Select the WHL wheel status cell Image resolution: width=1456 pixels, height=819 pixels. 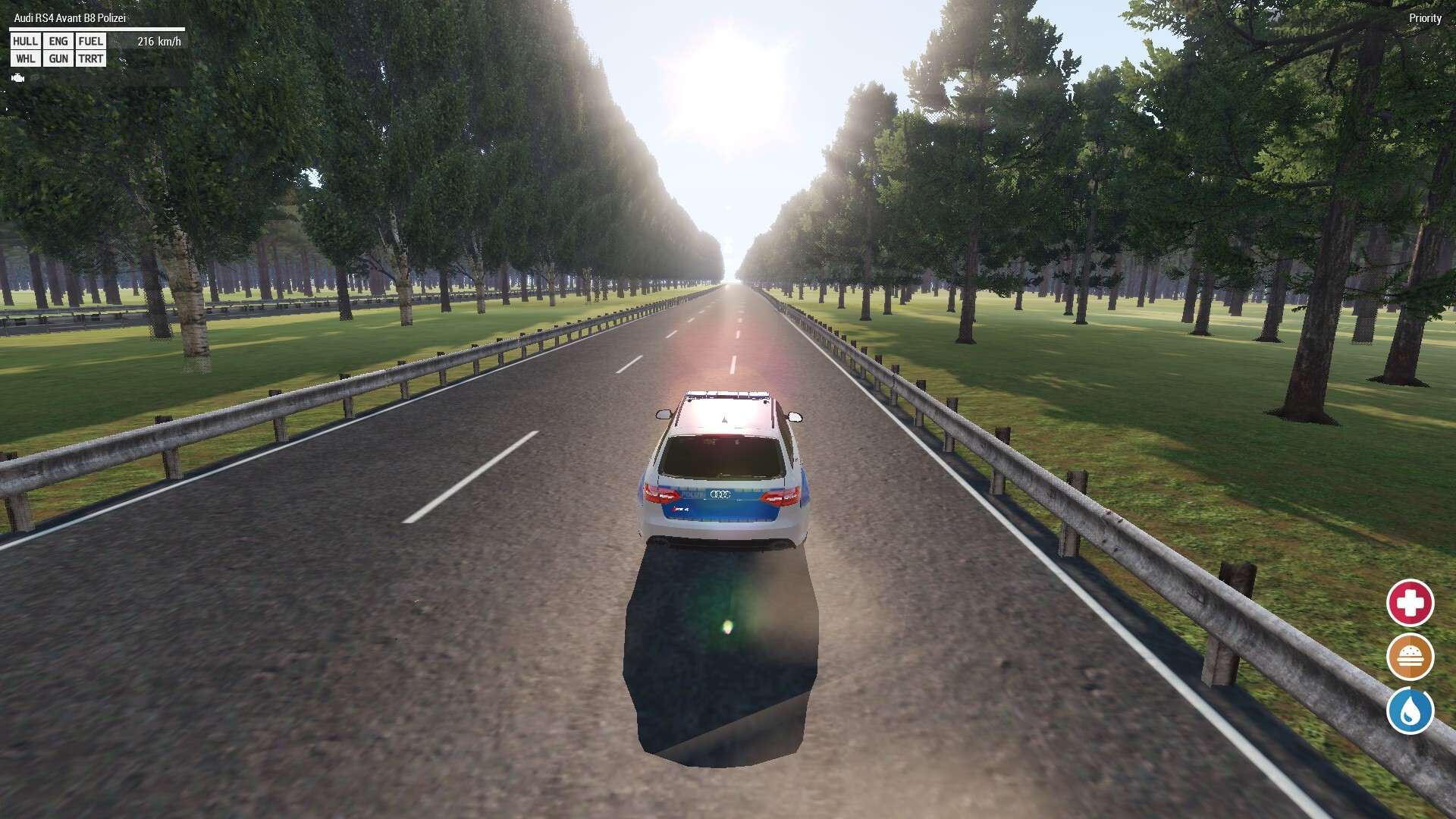click(x=25, y=58)
